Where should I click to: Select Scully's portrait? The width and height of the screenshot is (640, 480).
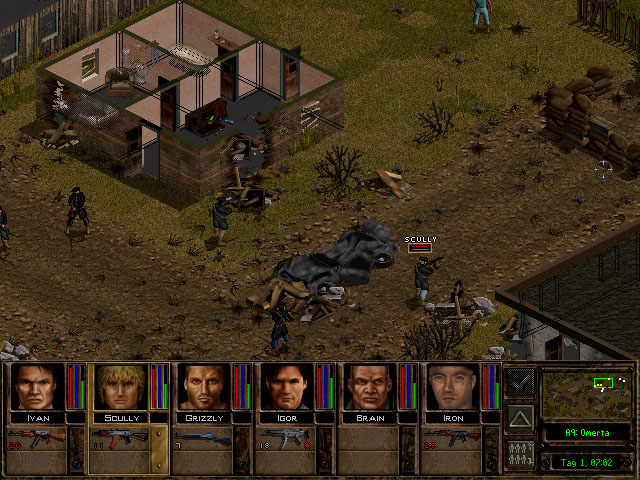[x=121, y=386]
